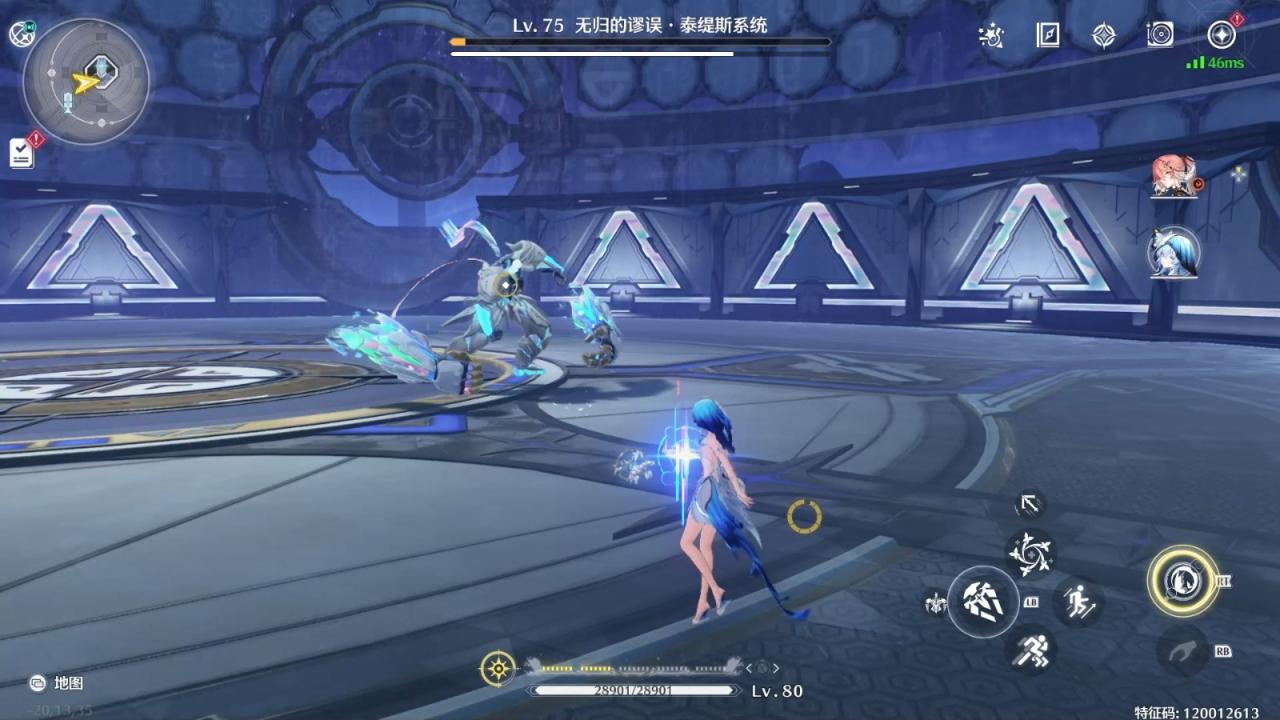Activate the swirling petals resonance skill
Viewport: 1280px width, 720px height.
pyautogui.click(x=1030, y=552)
